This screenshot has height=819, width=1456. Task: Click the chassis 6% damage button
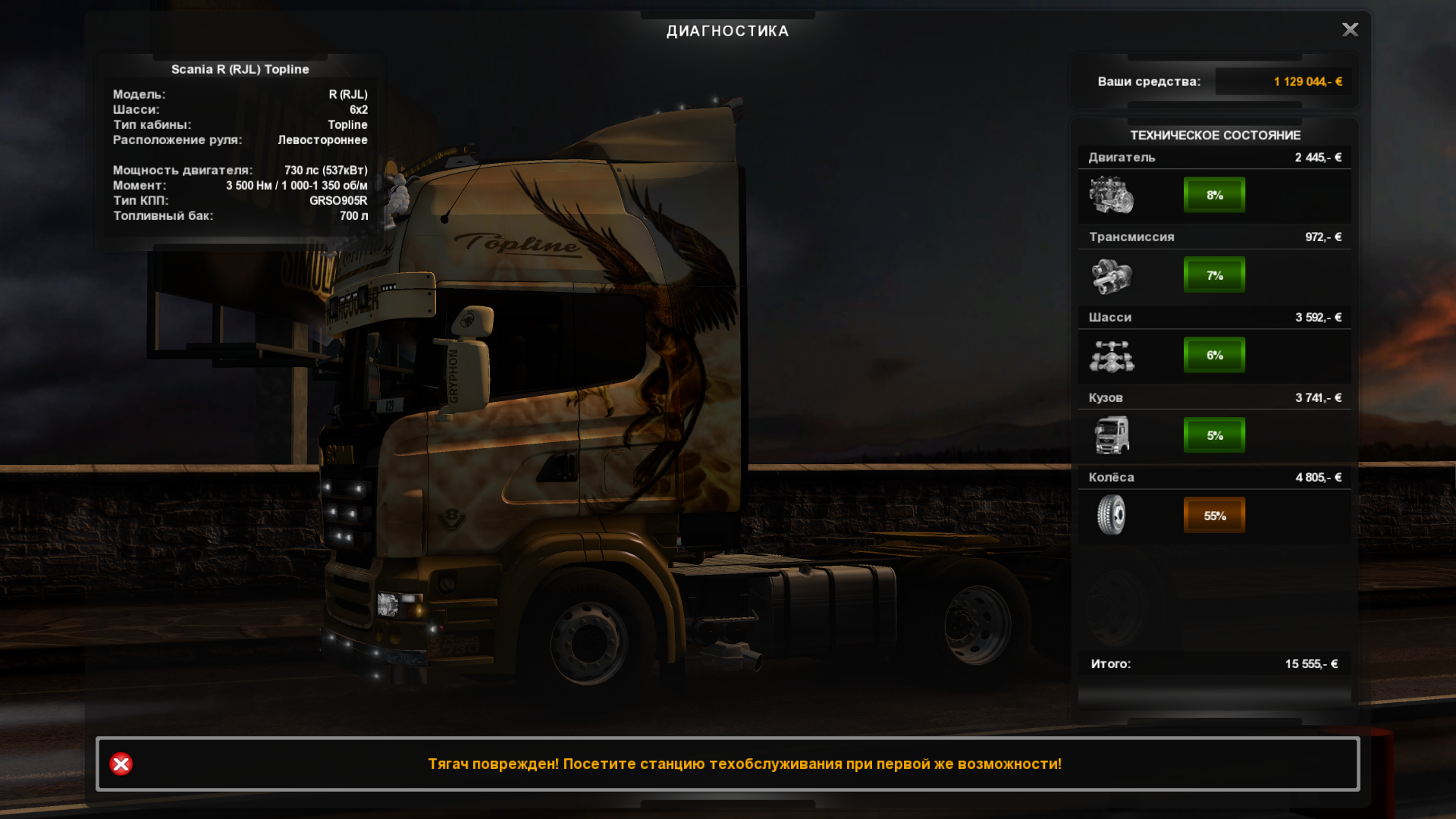point(1214,355)
